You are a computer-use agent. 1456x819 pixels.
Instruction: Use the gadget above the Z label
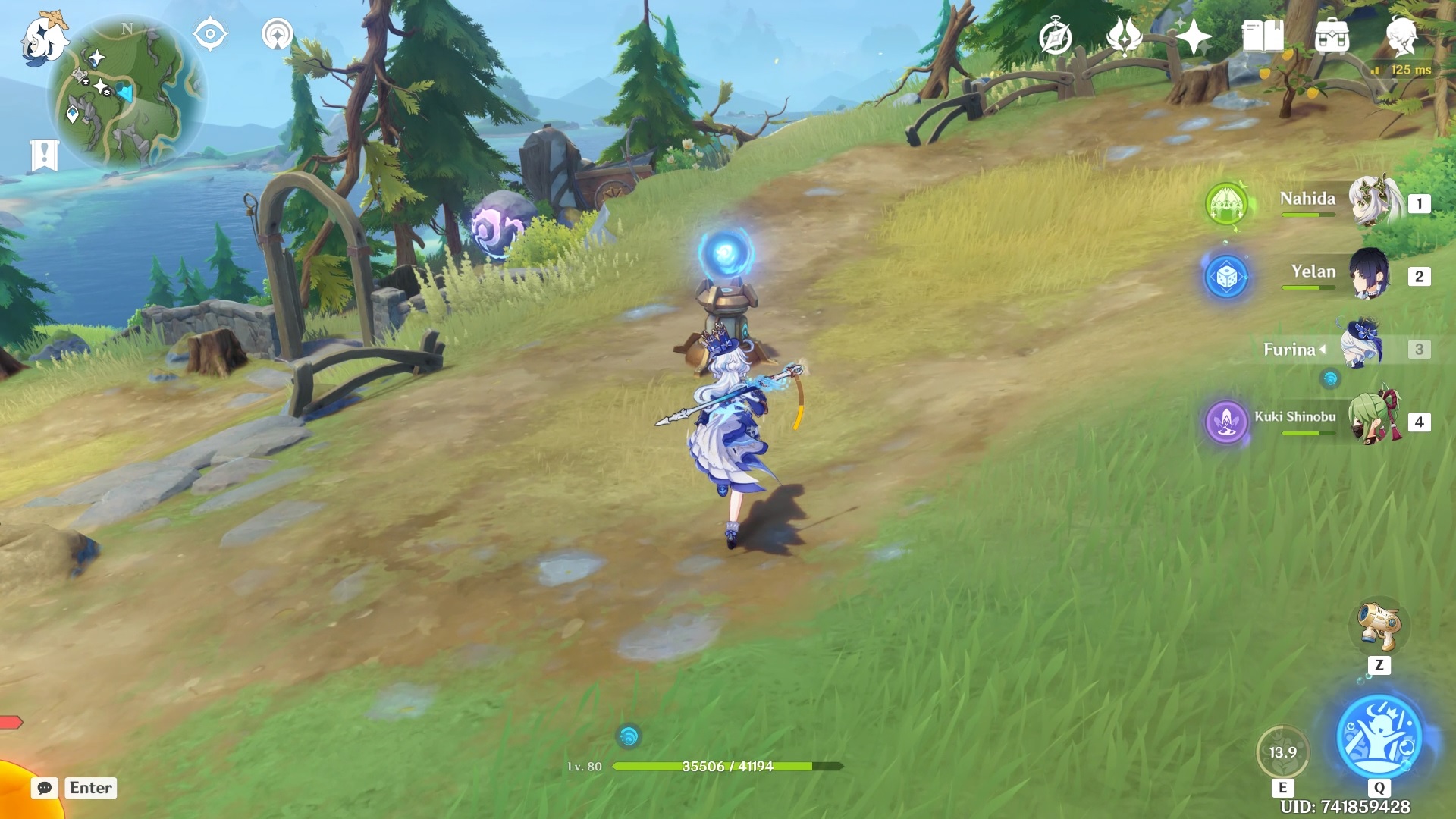coord(1379,627)
